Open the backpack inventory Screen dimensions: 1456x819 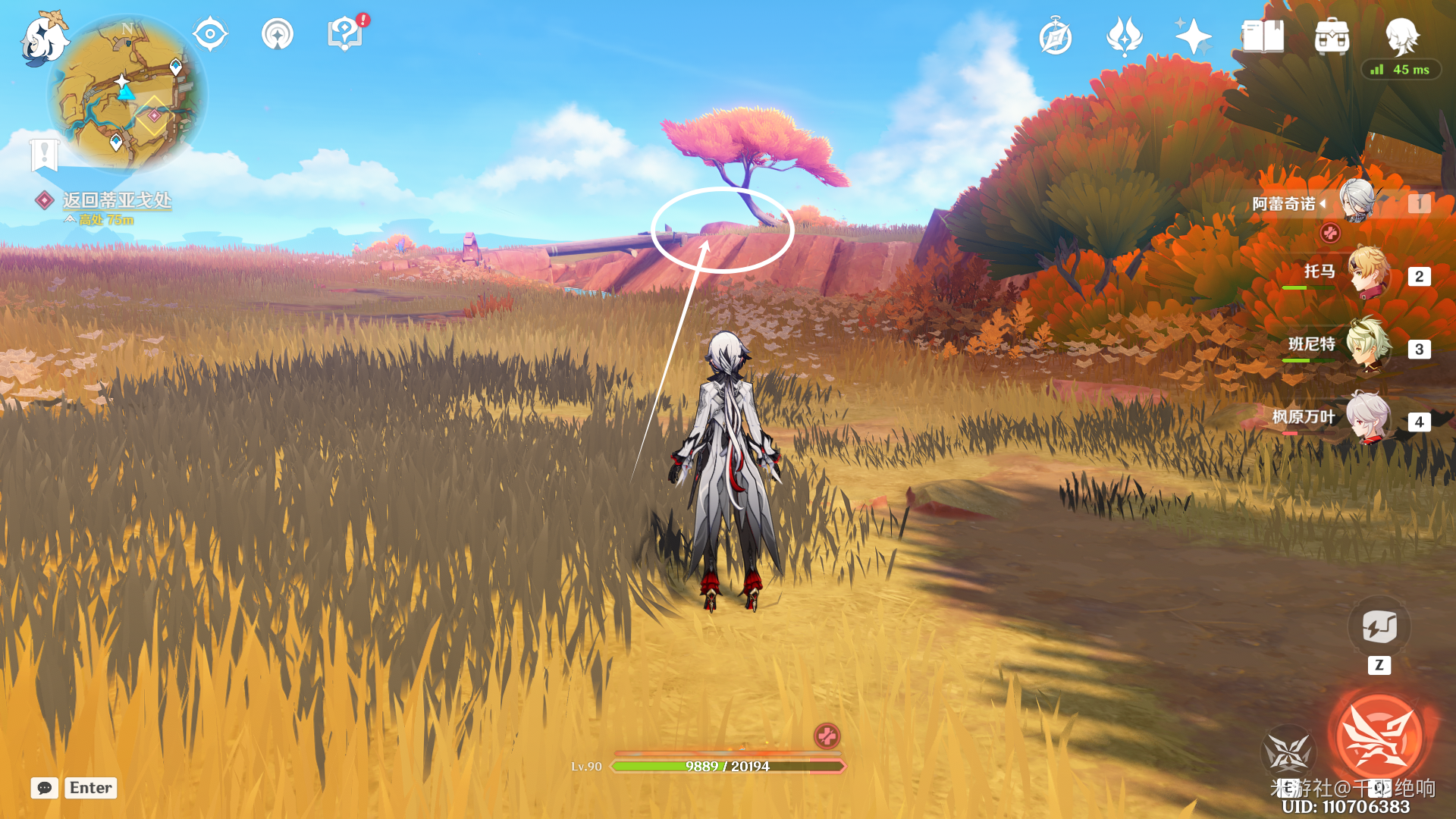[x=1332, y=36]
